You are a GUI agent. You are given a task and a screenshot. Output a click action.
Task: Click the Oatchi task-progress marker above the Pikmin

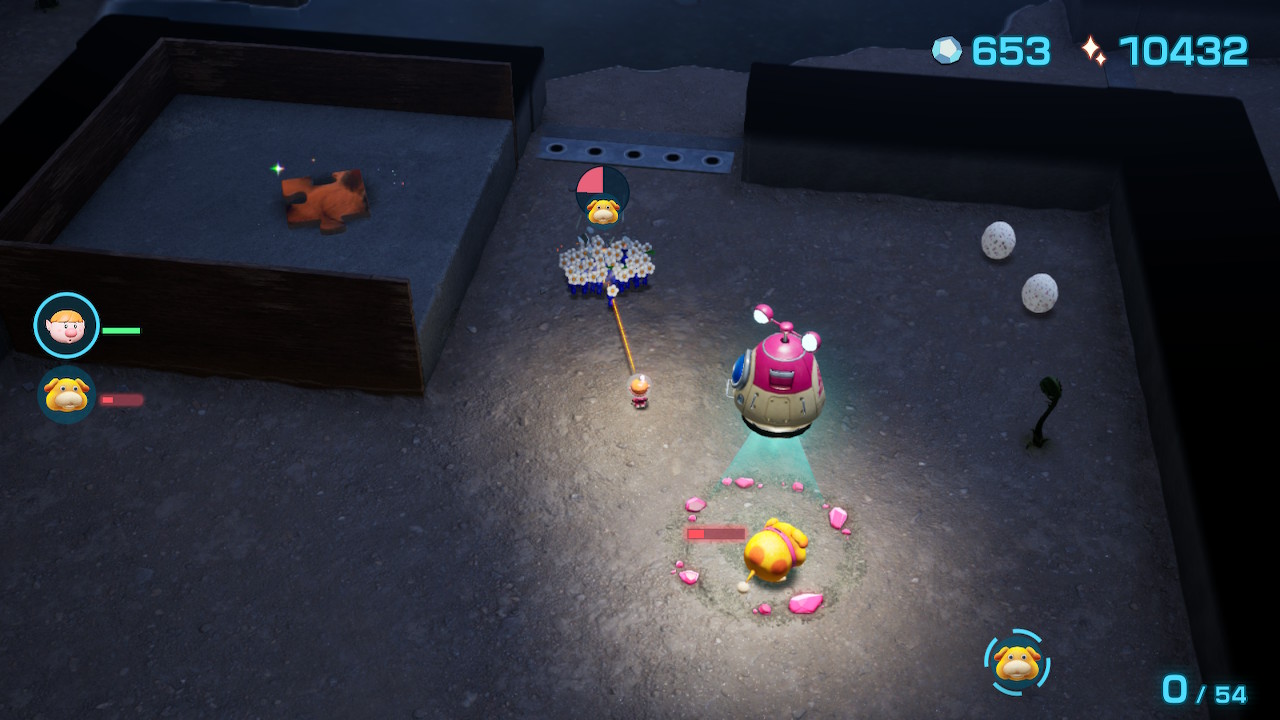[602, 196]
